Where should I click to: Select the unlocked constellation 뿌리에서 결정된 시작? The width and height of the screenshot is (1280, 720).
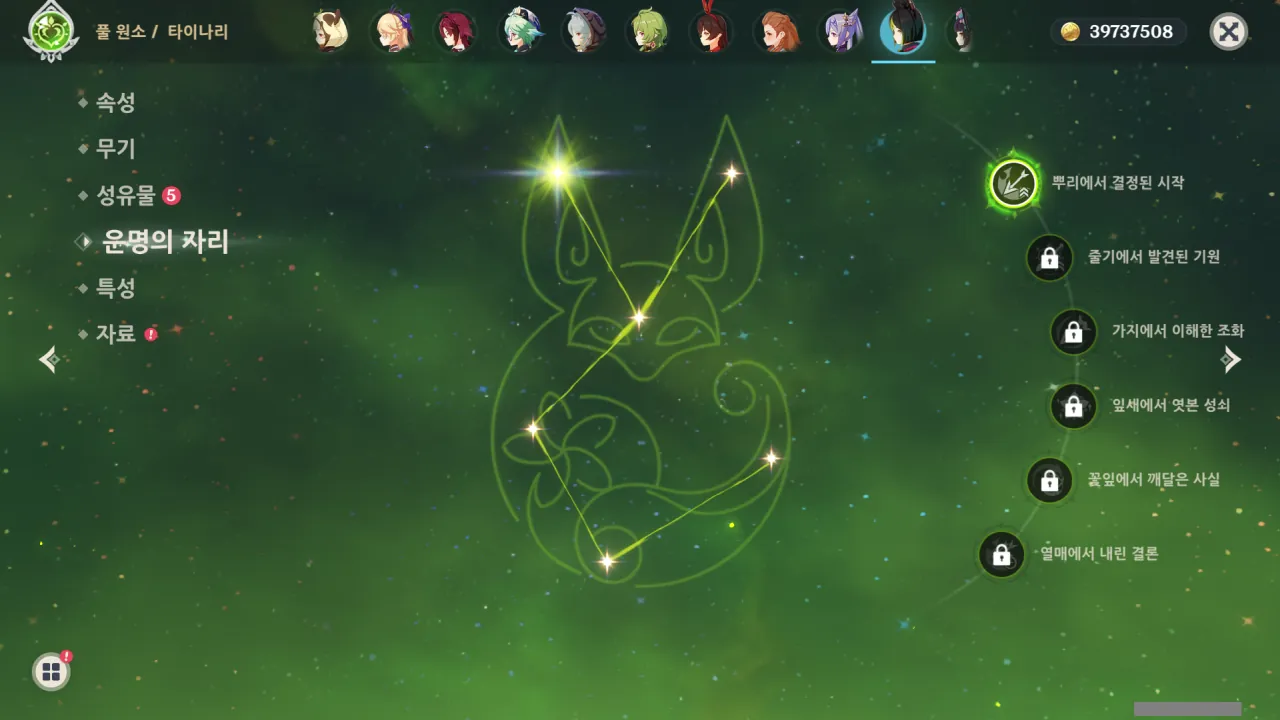pos(1013,184)
